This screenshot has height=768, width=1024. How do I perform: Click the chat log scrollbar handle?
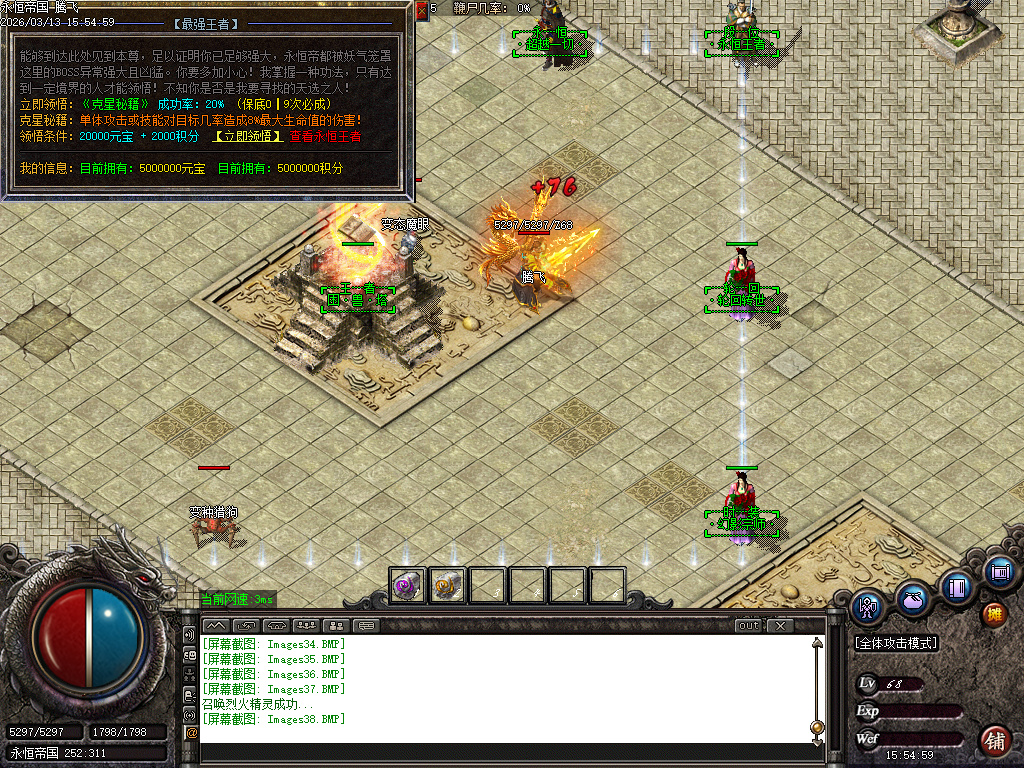tap(817, 727)
